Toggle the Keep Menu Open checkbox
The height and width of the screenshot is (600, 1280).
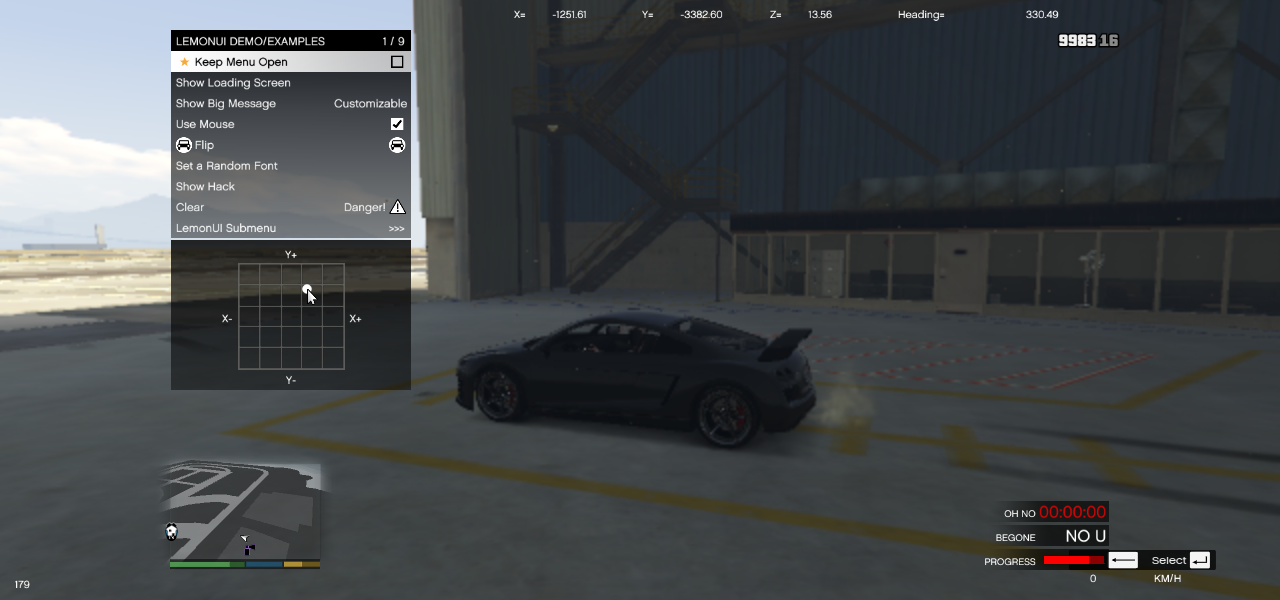point(397,62)
